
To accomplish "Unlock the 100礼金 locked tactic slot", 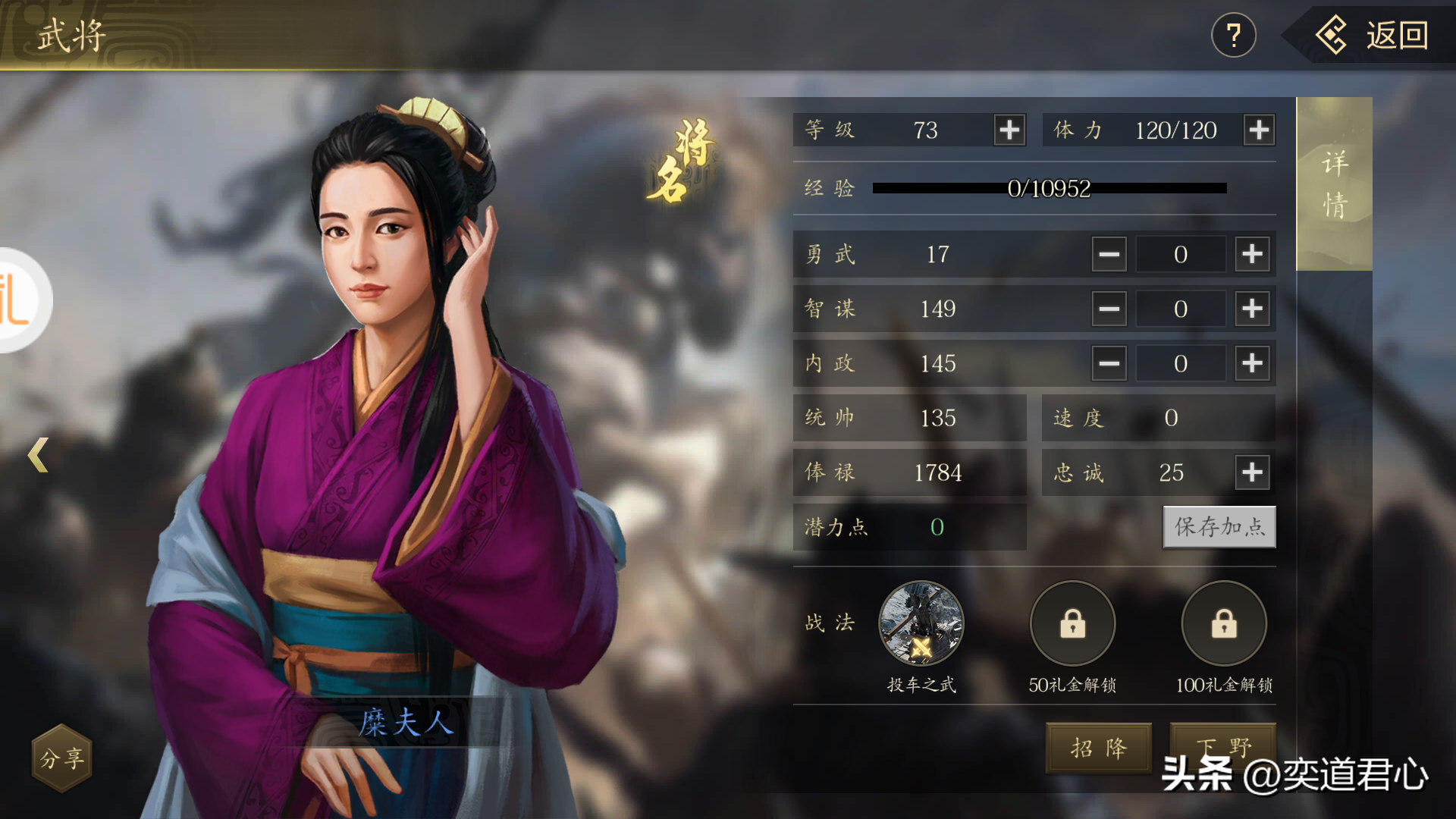I will coord(1224,624).
